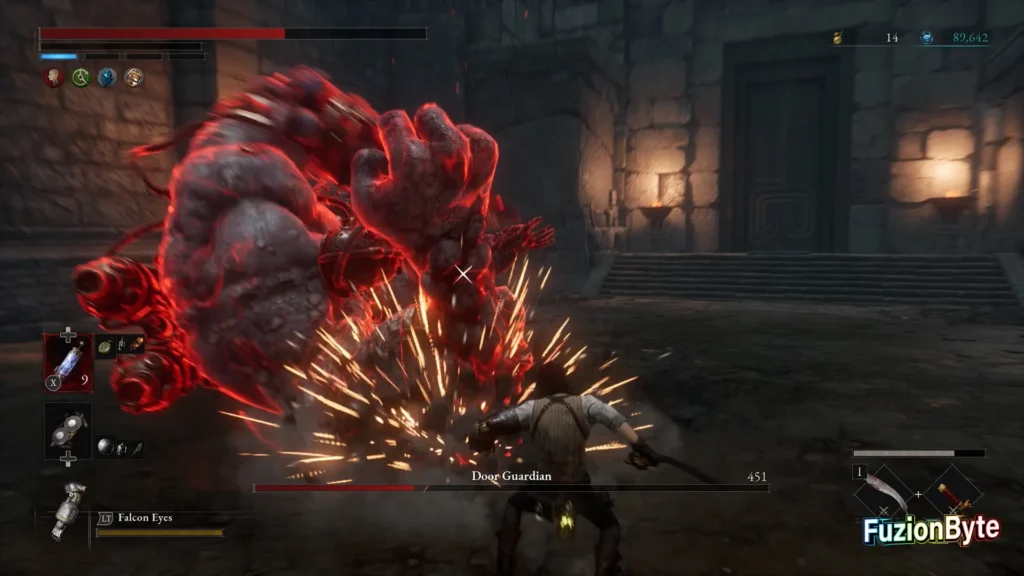Screen dimensions: 1024x576
Task: Click the gold item counter icon
Action: (x=839, y=38)
